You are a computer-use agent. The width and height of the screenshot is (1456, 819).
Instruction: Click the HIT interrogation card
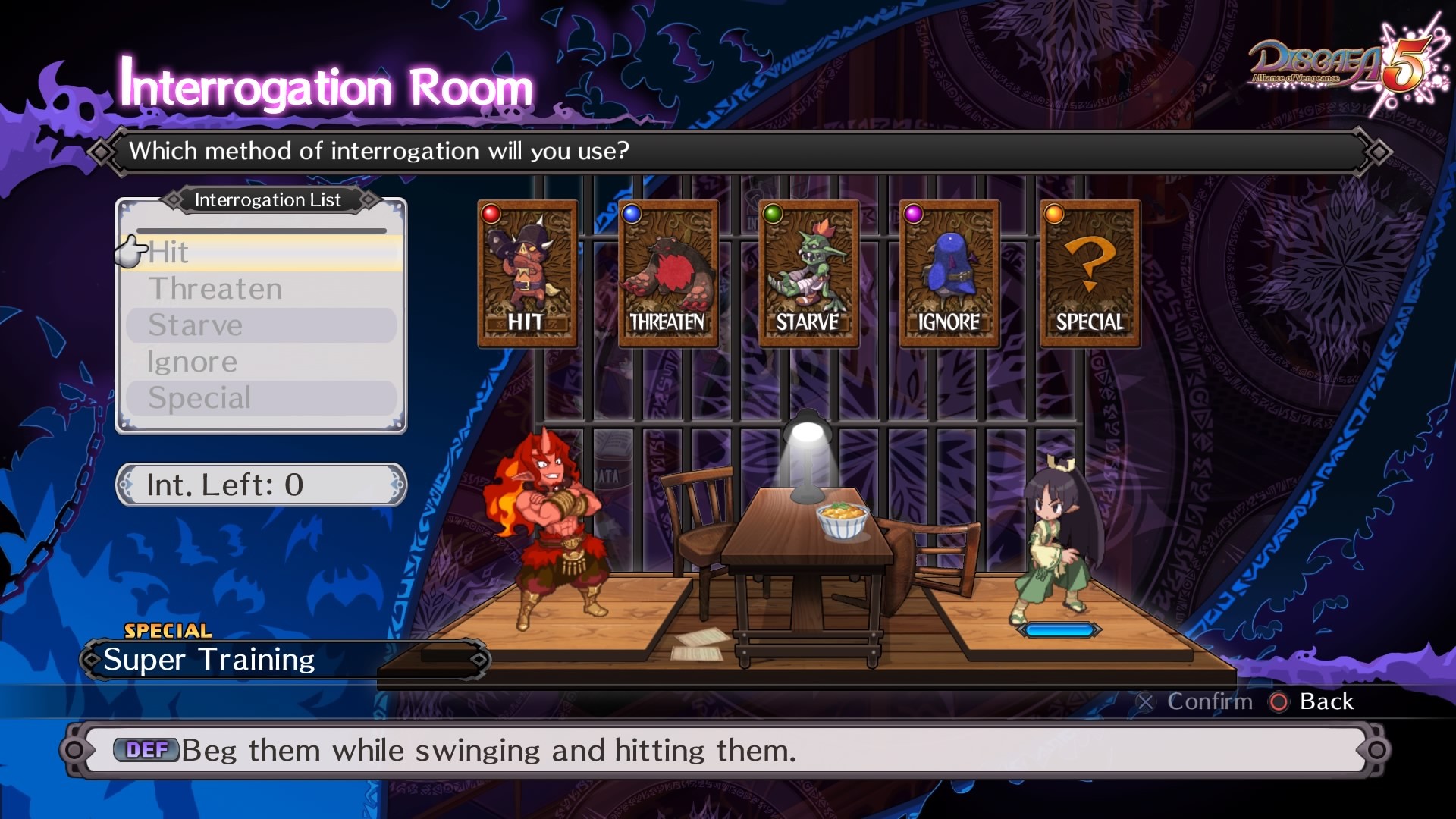pyautogui.click(x=527, y=273)
